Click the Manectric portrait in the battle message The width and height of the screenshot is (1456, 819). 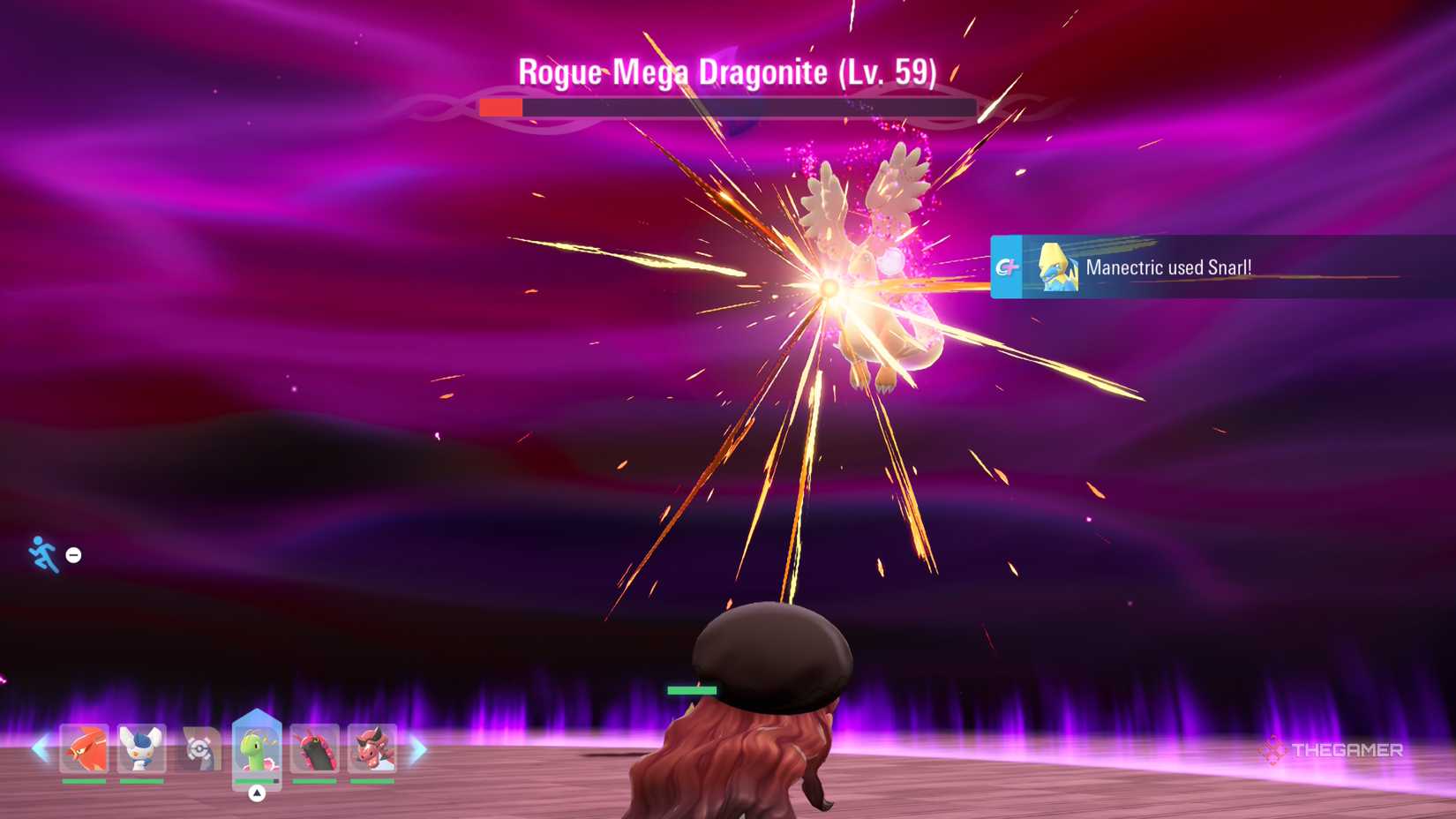pos(1061,267)
